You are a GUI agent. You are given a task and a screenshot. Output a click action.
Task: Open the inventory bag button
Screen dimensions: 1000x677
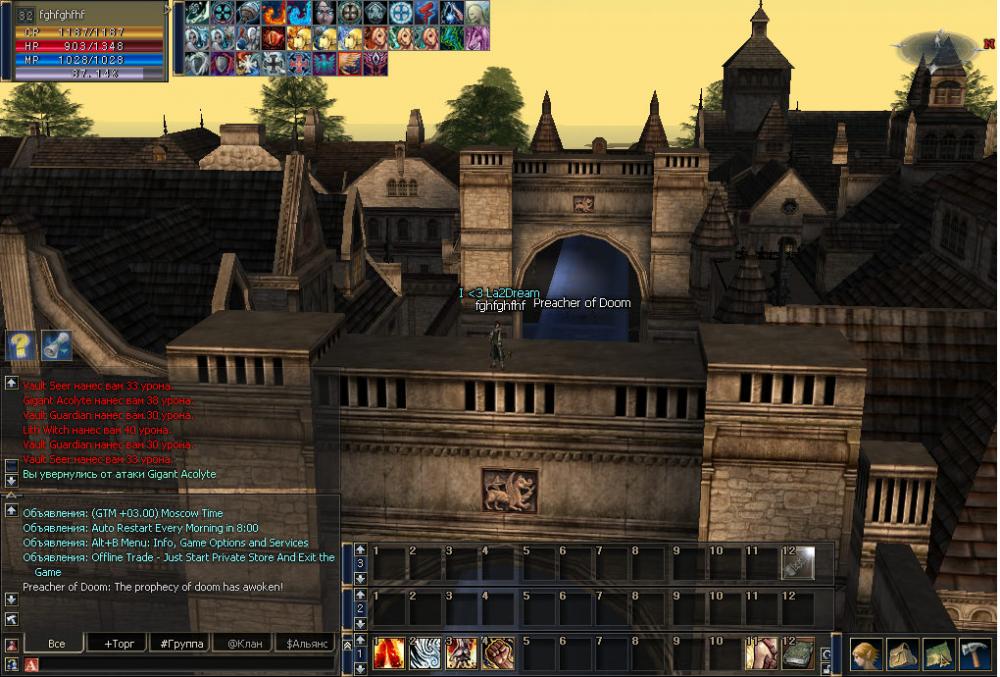pos(903,654)
